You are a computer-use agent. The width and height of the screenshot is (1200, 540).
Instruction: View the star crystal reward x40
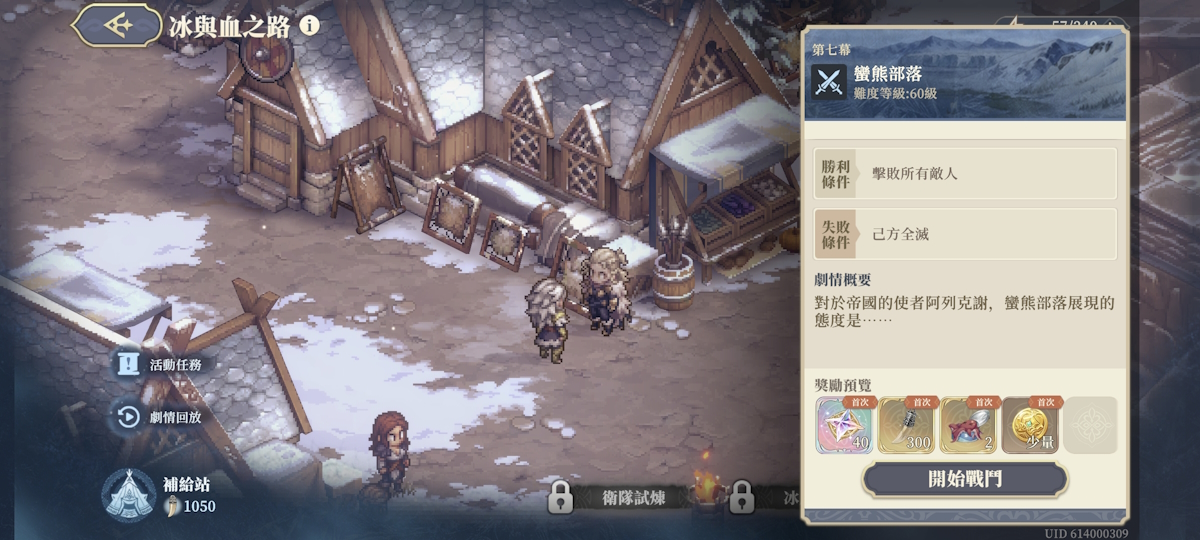point(845,426)
